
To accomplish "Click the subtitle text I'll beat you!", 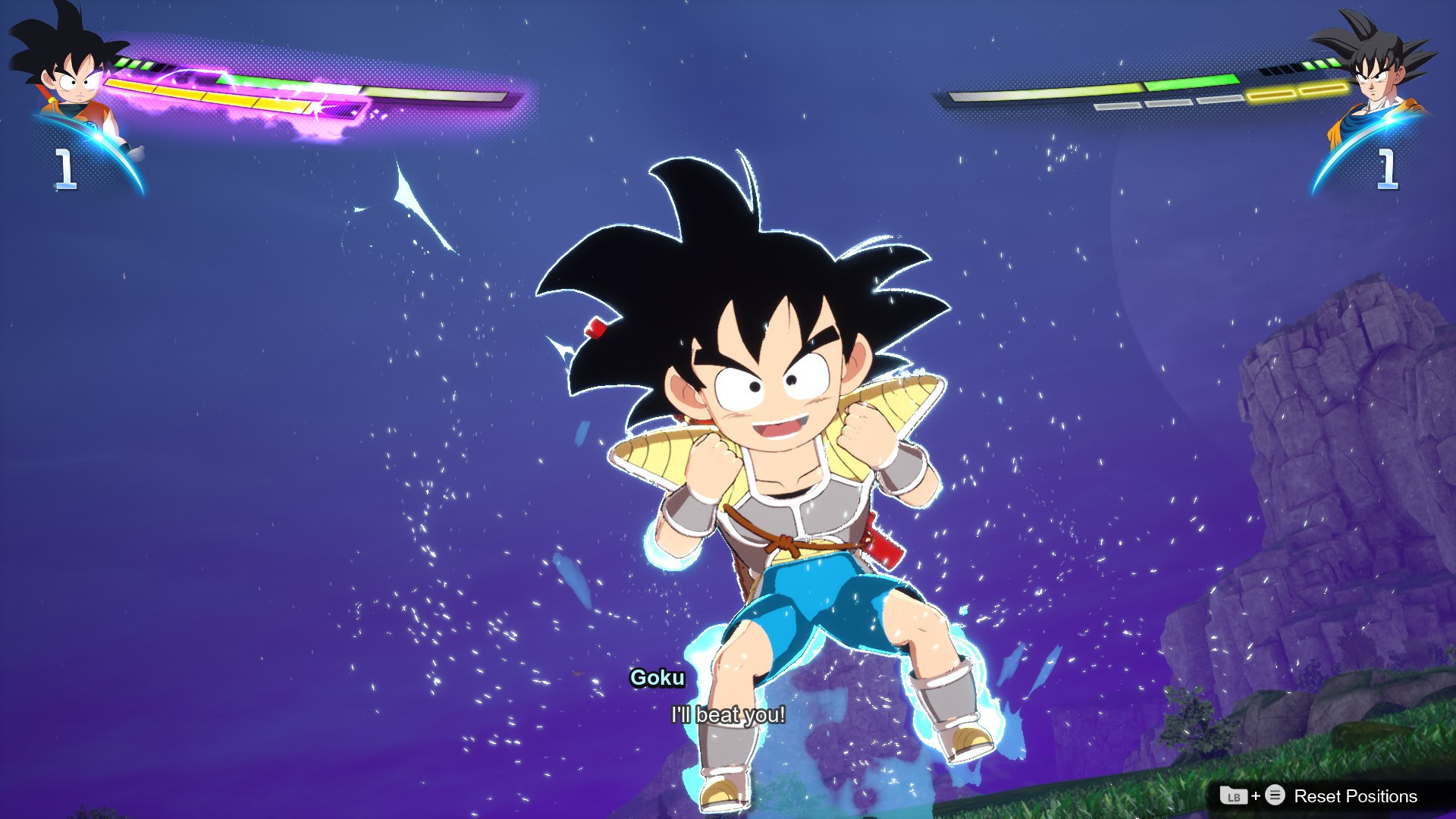I will coord(726,714).
